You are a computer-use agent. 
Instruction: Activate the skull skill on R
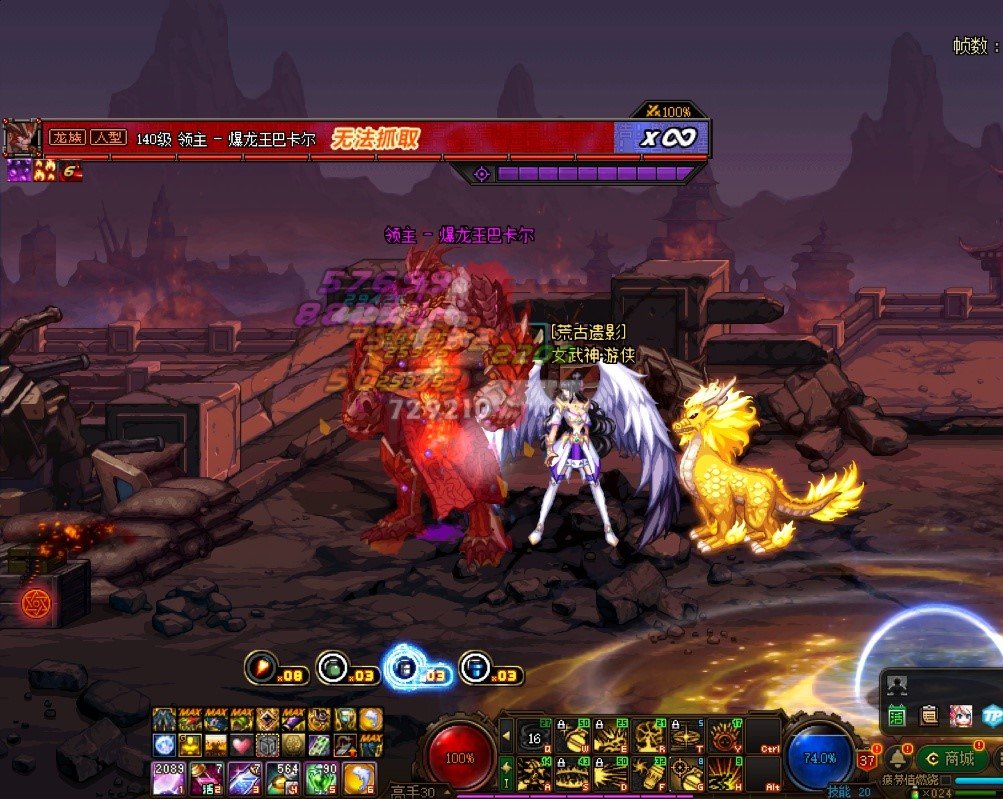click(x=647, y=735)
